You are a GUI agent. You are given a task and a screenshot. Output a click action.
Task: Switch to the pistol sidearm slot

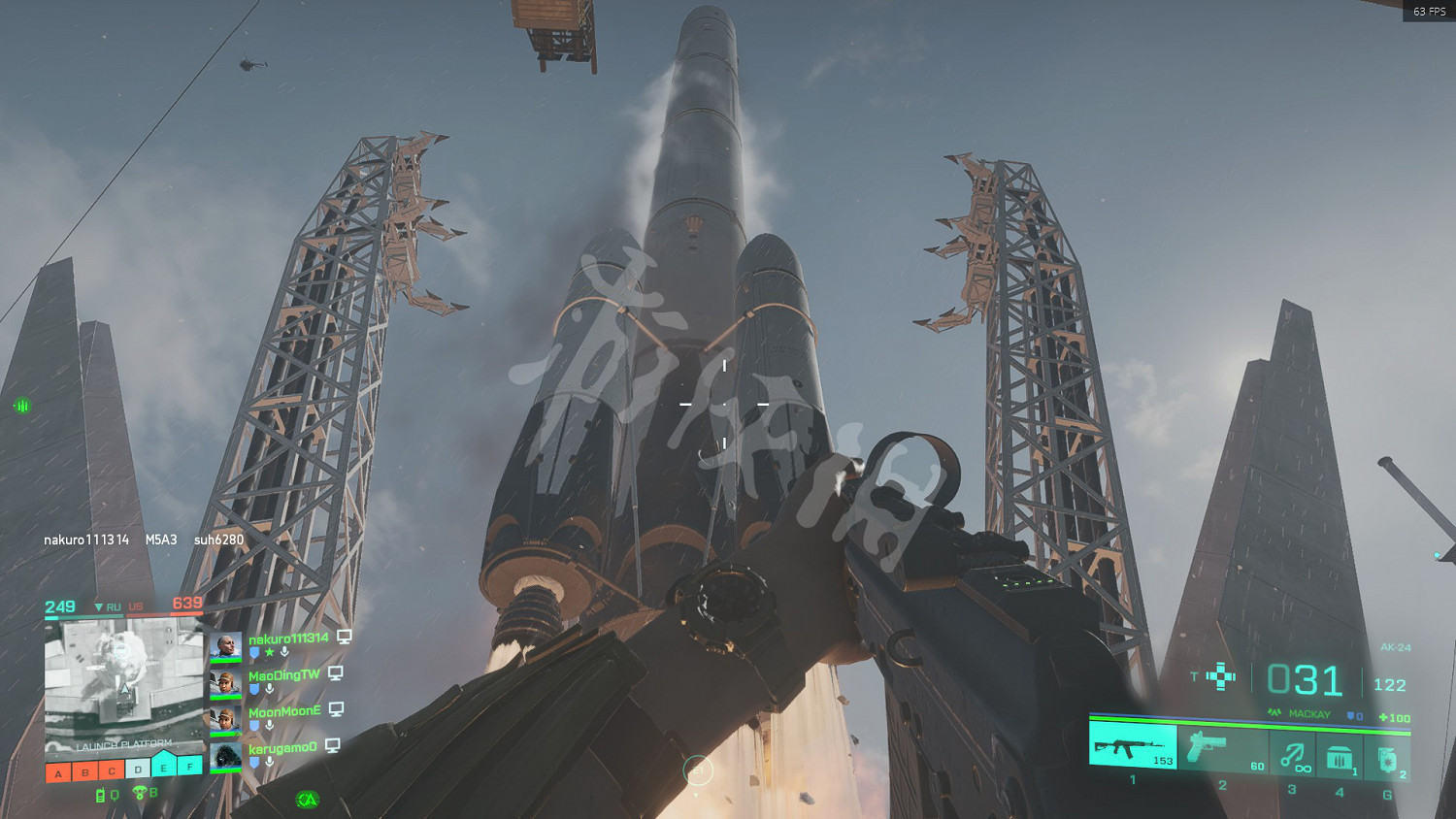[1223, 749]
